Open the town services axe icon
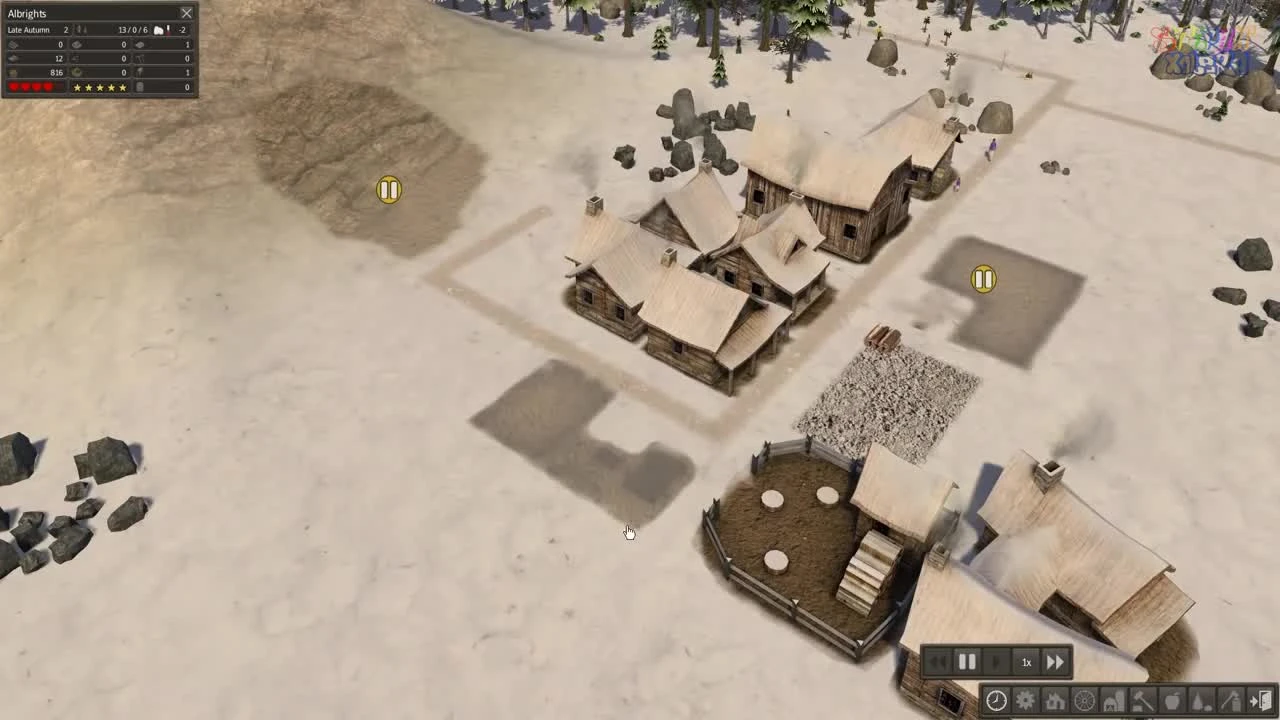This screenshot has width=1280, height=720. click(1230, 700)
